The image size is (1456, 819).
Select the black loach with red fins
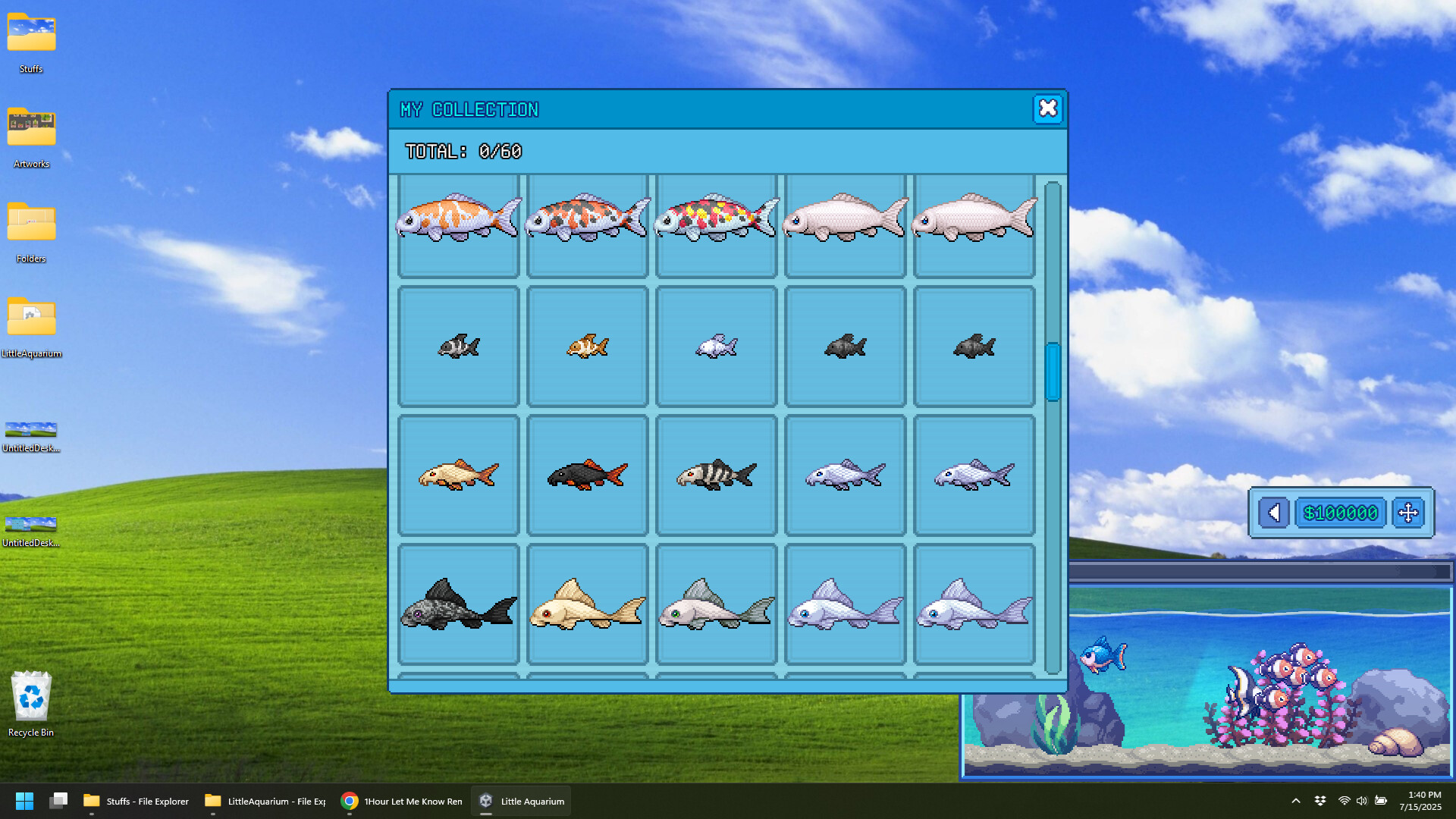coord(587,475)
